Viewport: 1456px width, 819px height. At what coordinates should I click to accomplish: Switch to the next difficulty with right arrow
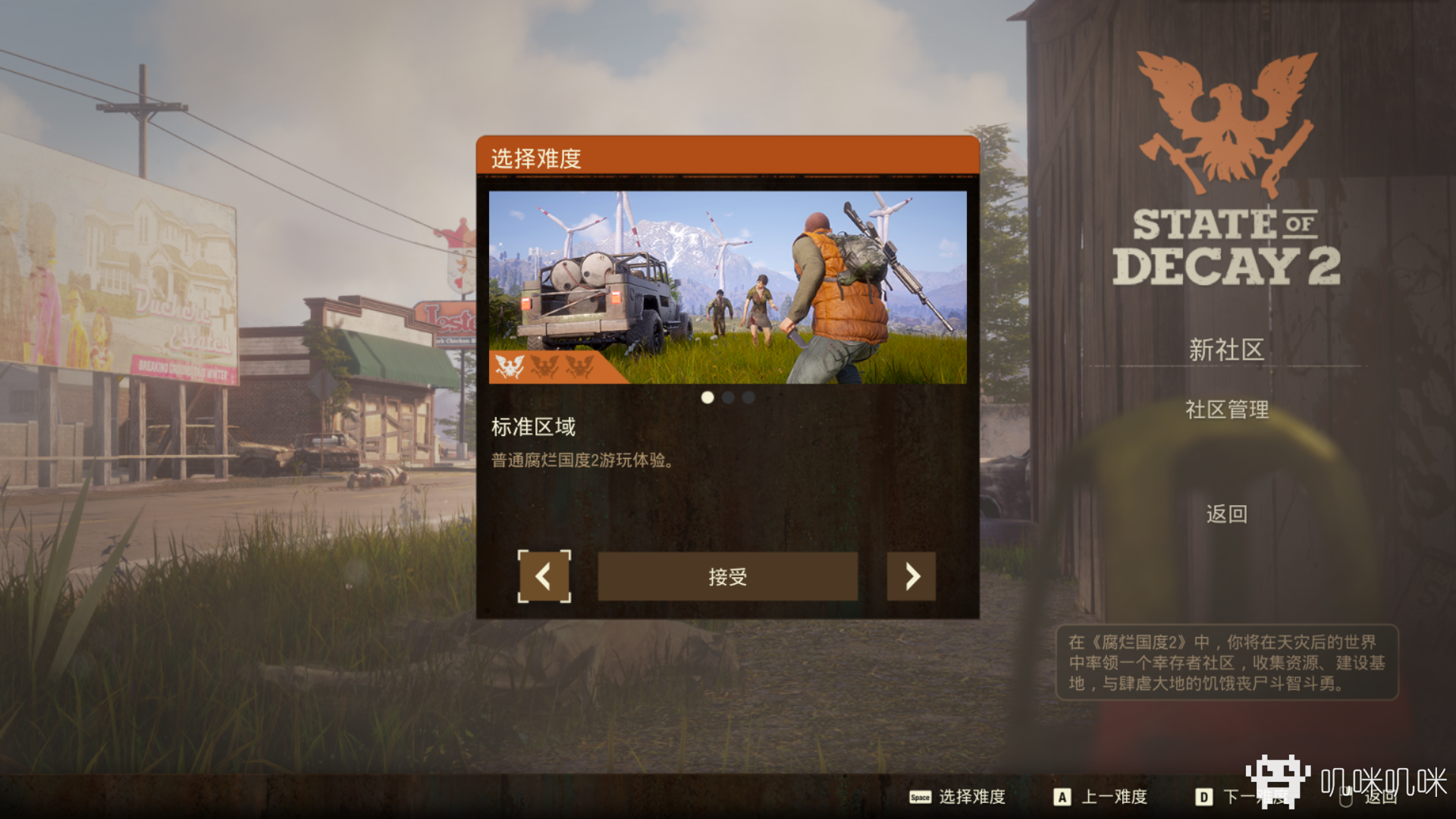911,576
